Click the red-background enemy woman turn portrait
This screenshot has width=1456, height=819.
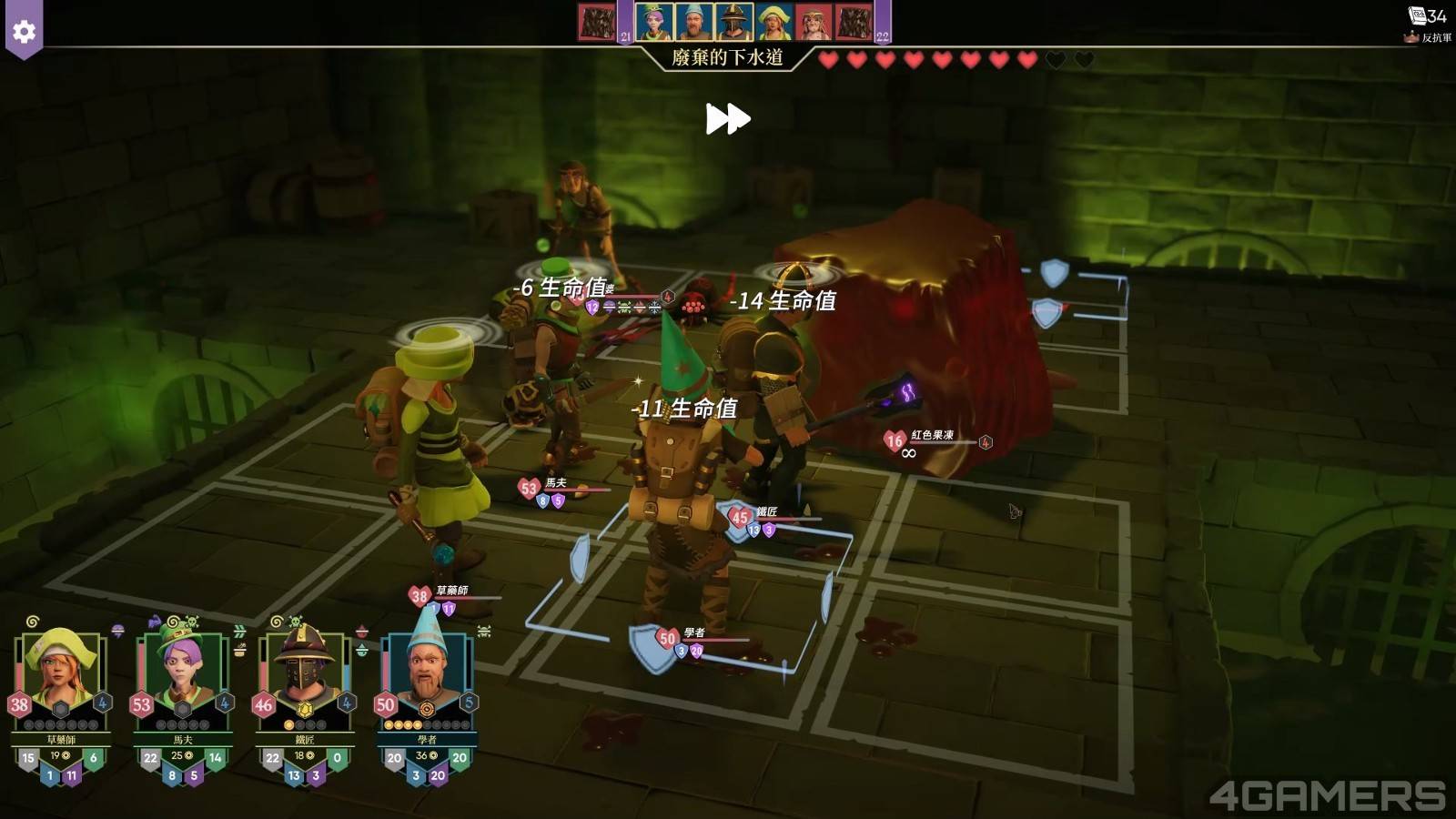pos(814,22)
